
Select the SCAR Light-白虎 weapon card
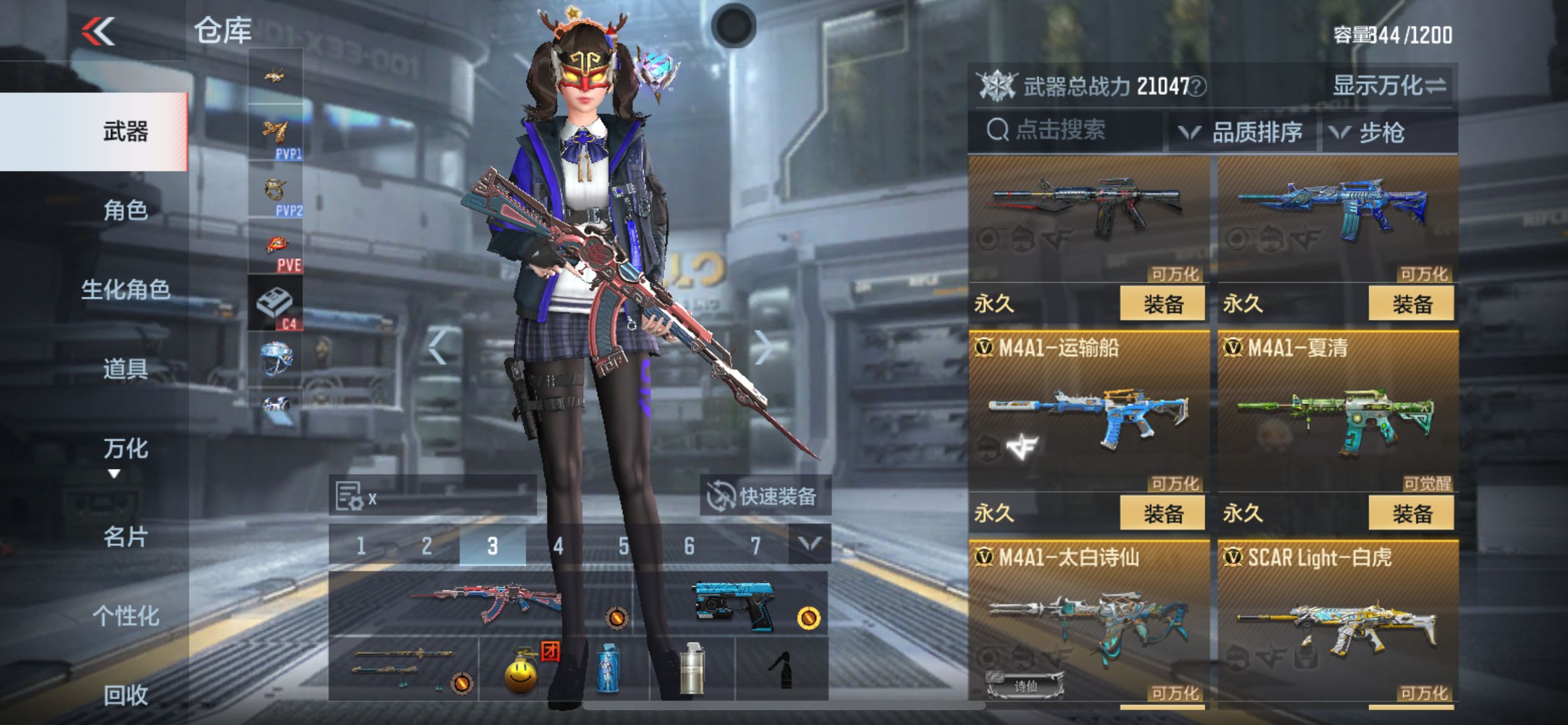(x=1338, y=620)
